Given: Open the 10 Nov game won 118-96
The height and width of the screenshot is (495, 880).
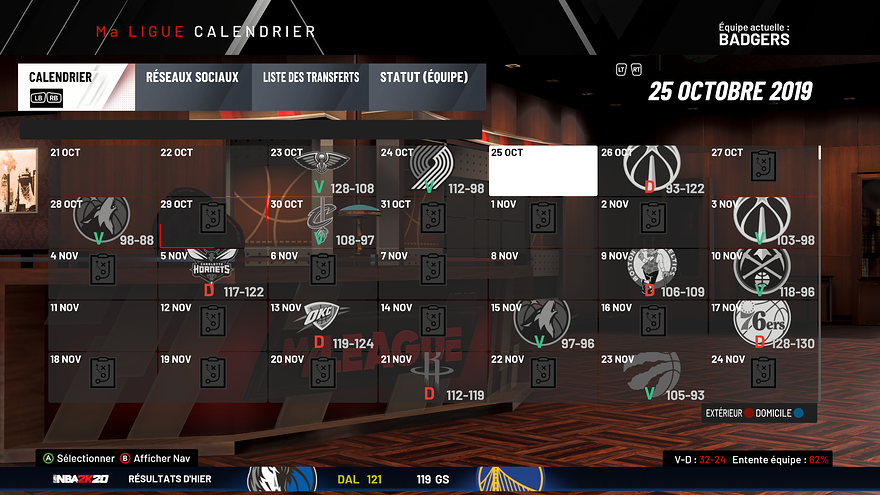Looking at the screenshot, I should pyautogui.click(x=763, y=273).
